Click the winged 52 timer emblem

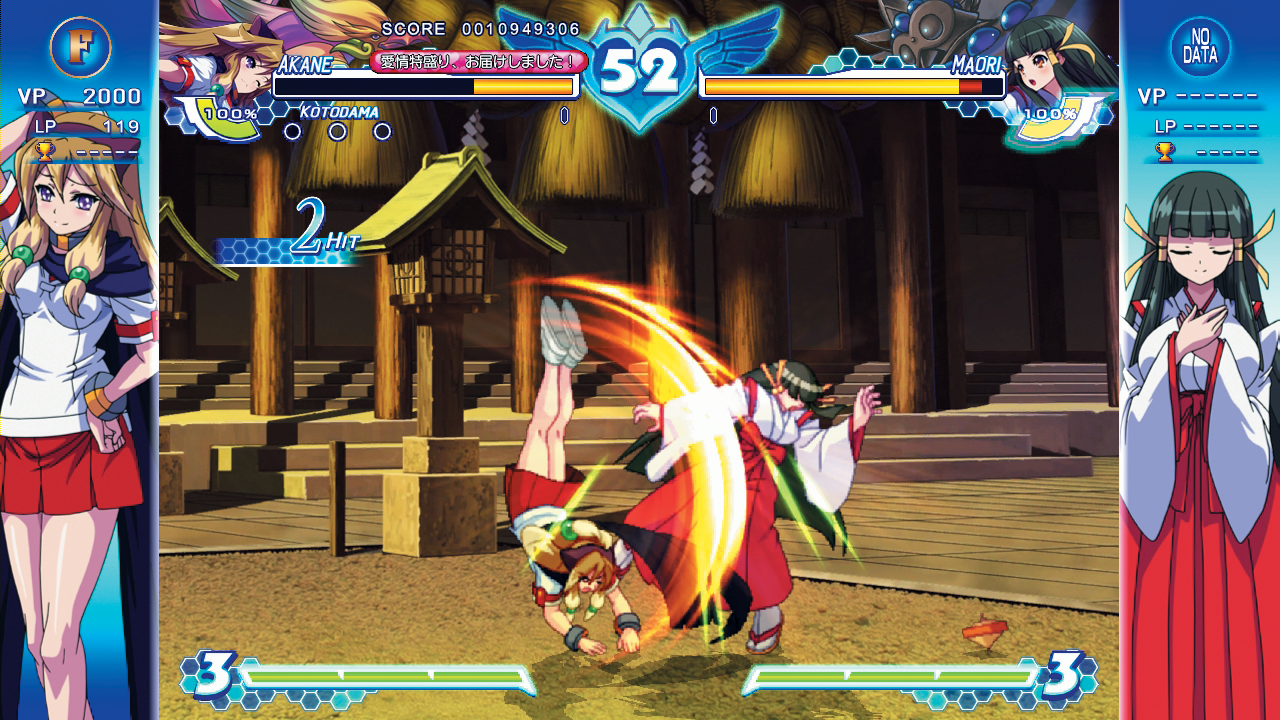pyautogui.click(x=640, y=63)
